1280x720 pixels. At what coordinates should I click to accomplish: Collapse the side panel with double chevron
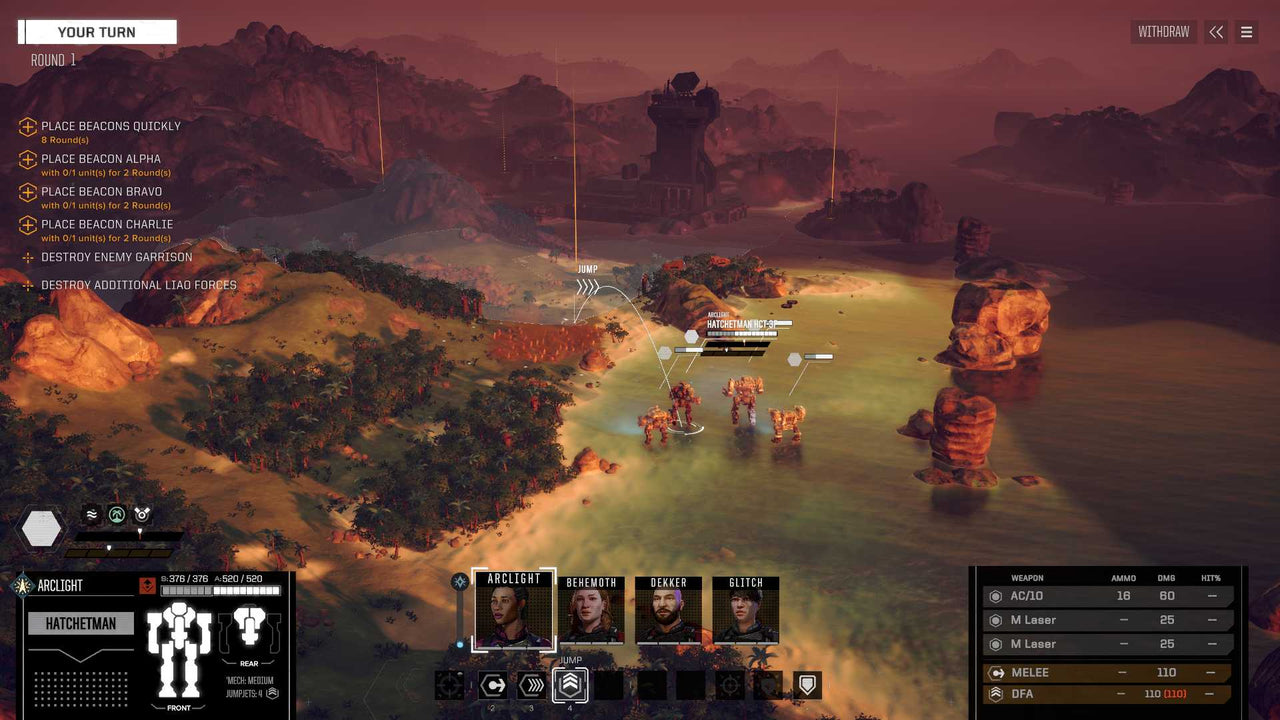click(1216, 32)
